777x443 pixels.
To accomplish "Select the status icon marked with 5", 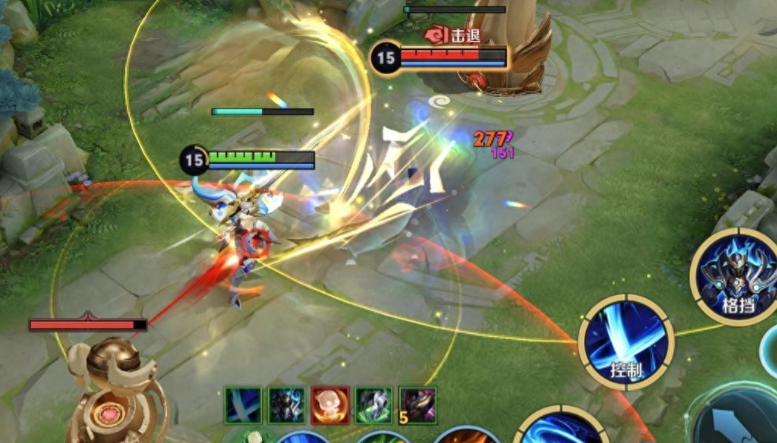I will point(417,405).
